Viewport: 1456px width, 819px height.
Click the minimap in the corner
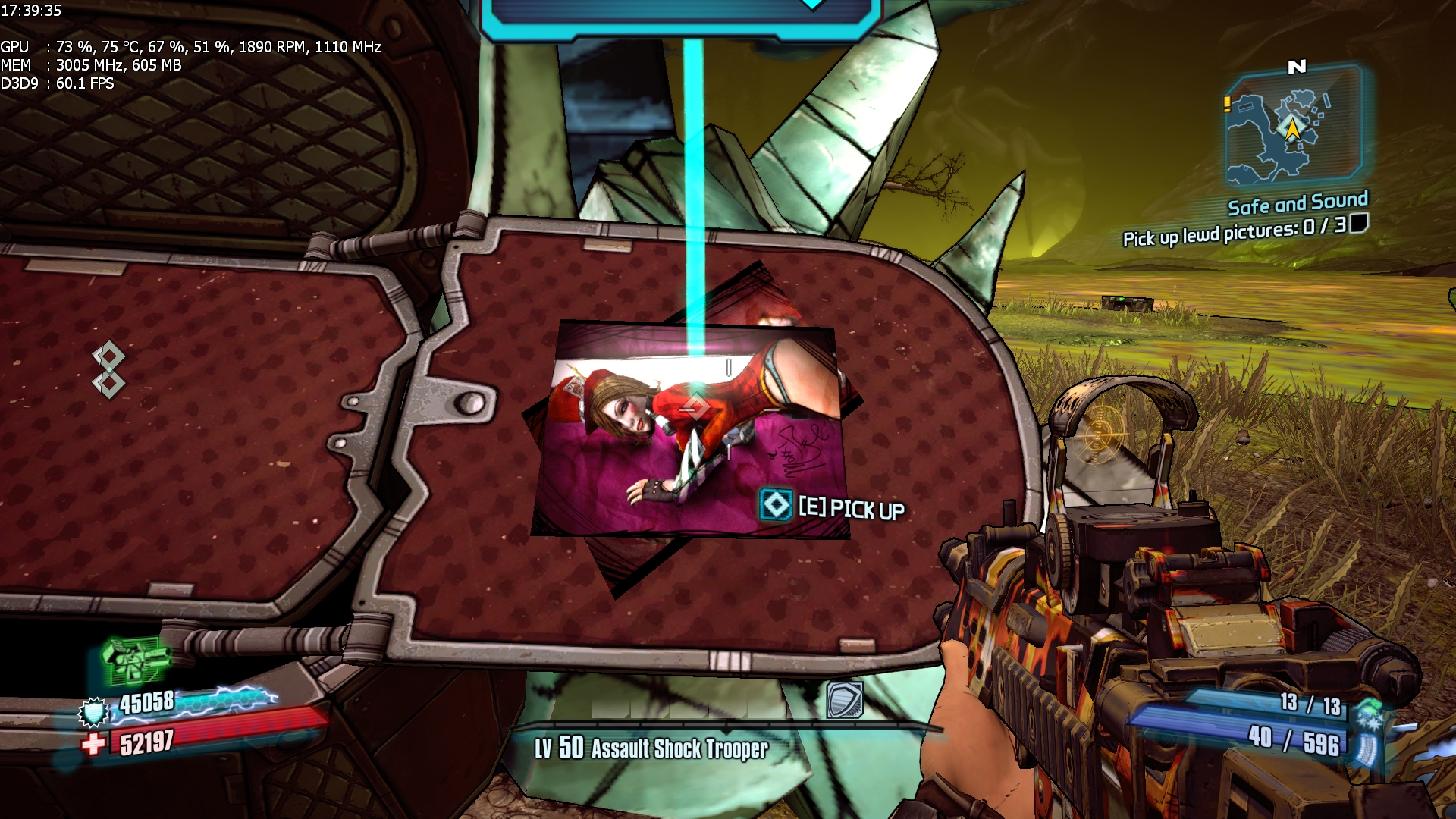[1294, 127]
